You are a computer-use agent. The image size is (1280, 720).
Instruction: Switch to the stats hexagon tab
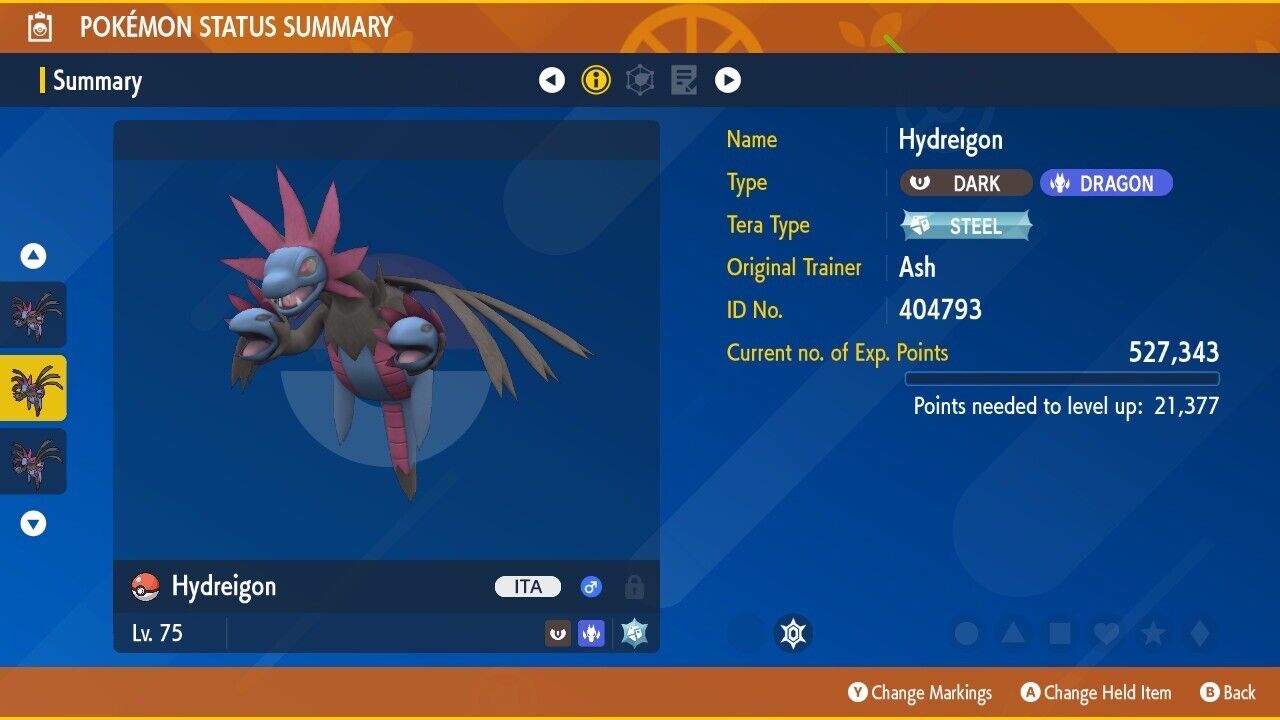pyautogui.click(x=640, y=80)
